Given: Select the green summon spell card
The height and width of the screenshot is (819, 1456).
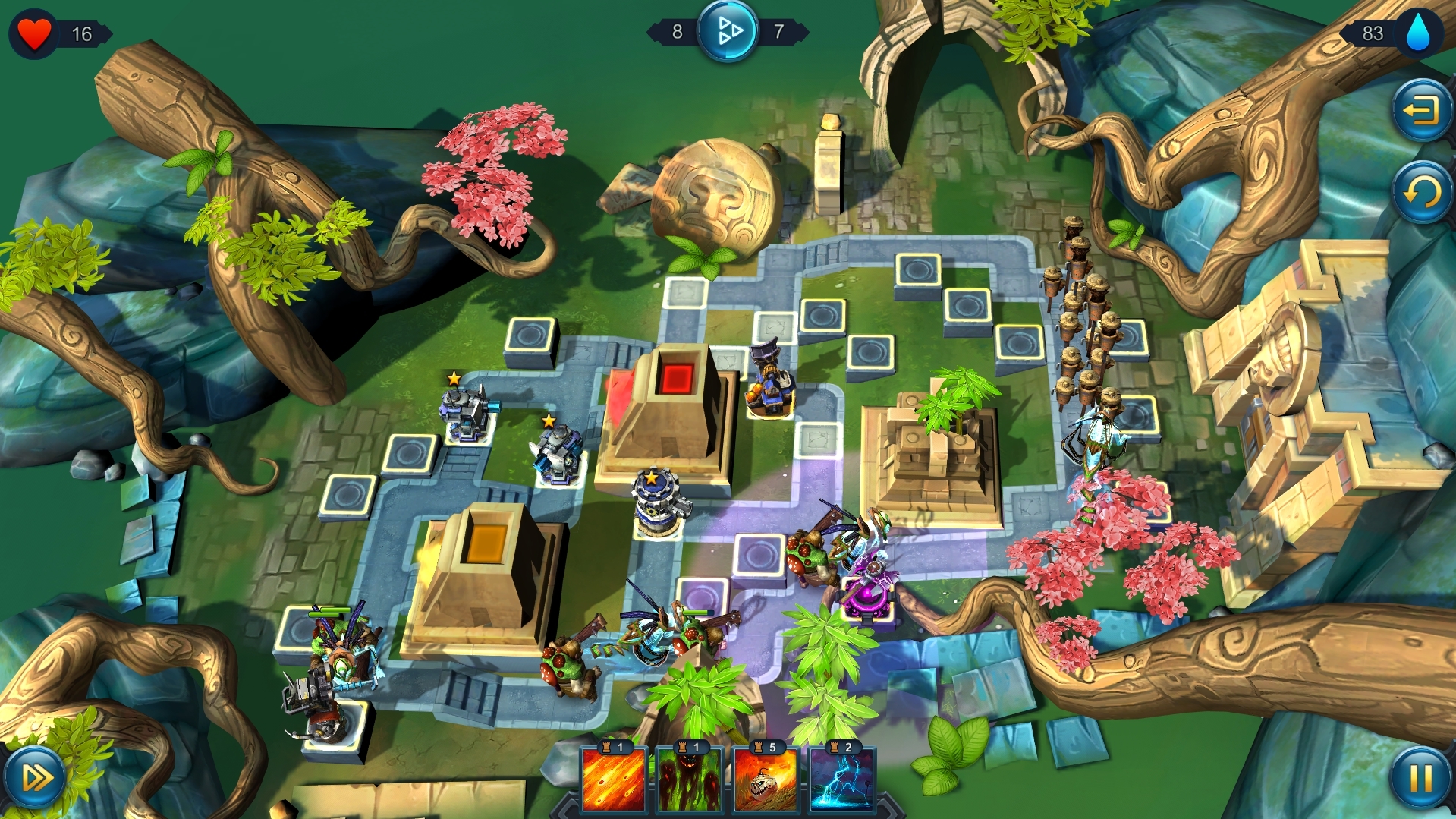Looking at the screenshot, I should tap(690, 782).
